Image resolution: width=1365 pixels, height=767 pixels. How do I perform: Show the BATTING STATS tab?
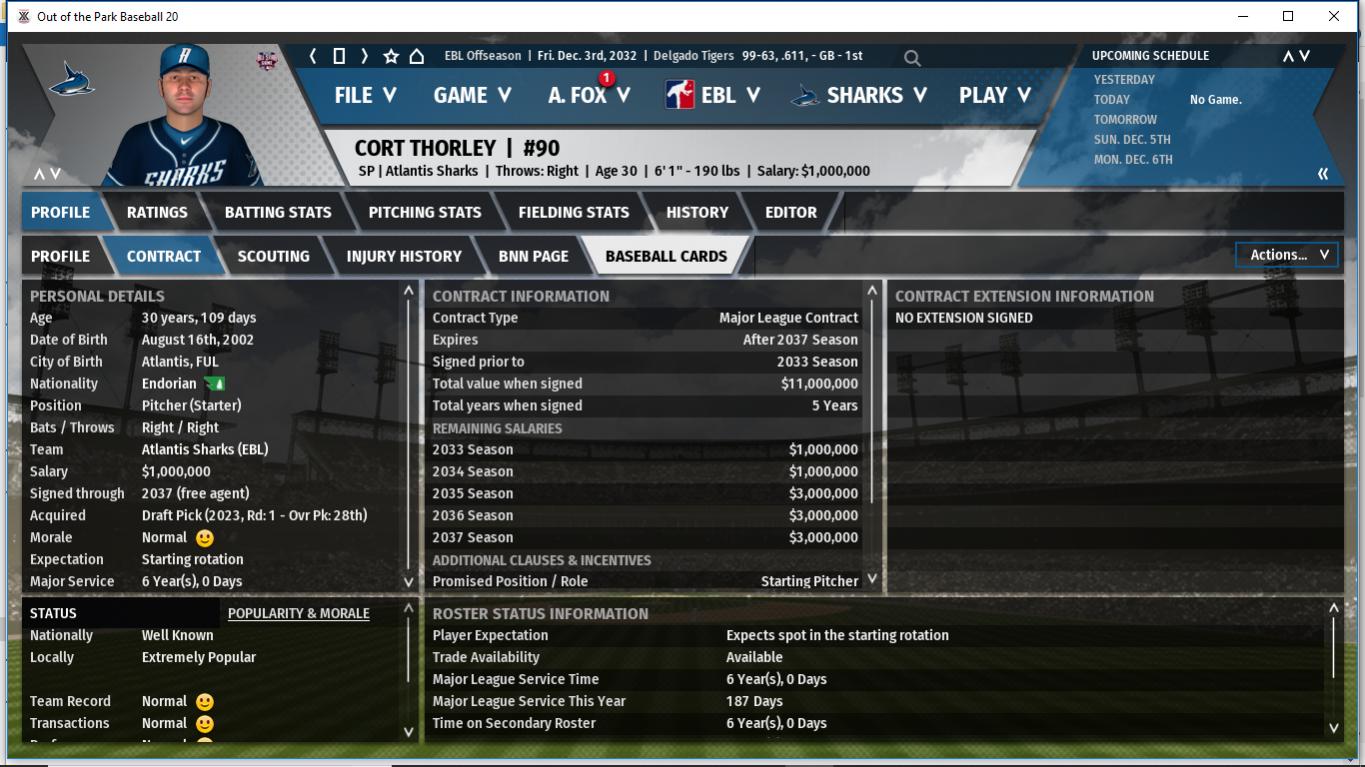278,212
